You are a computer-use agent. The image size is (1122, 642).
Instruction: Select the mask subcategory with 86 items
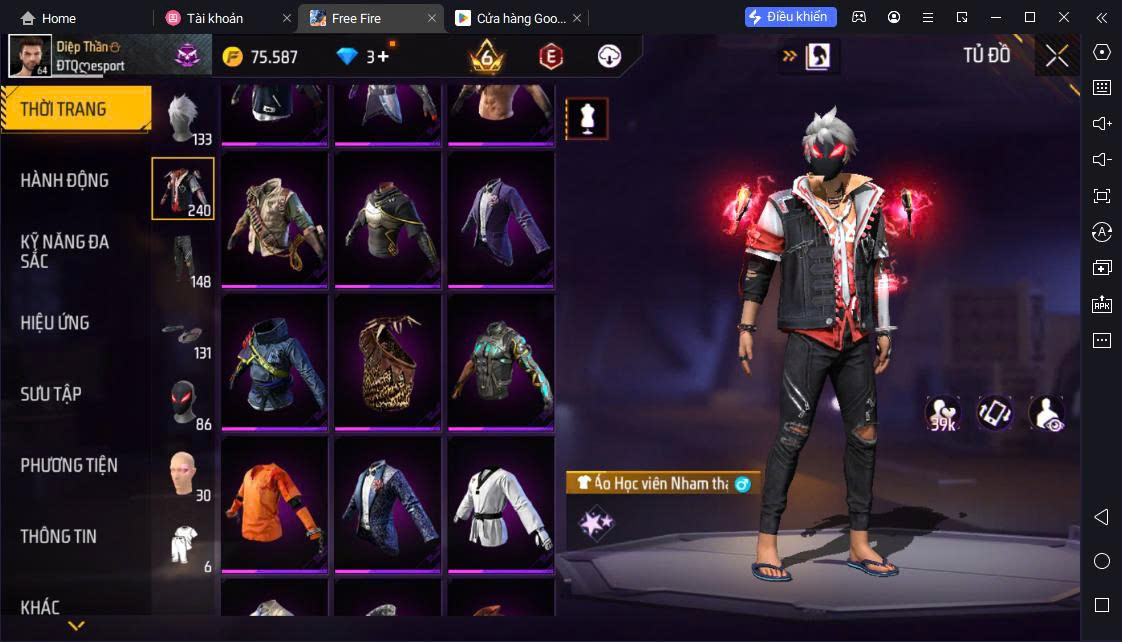pos(183,403)
